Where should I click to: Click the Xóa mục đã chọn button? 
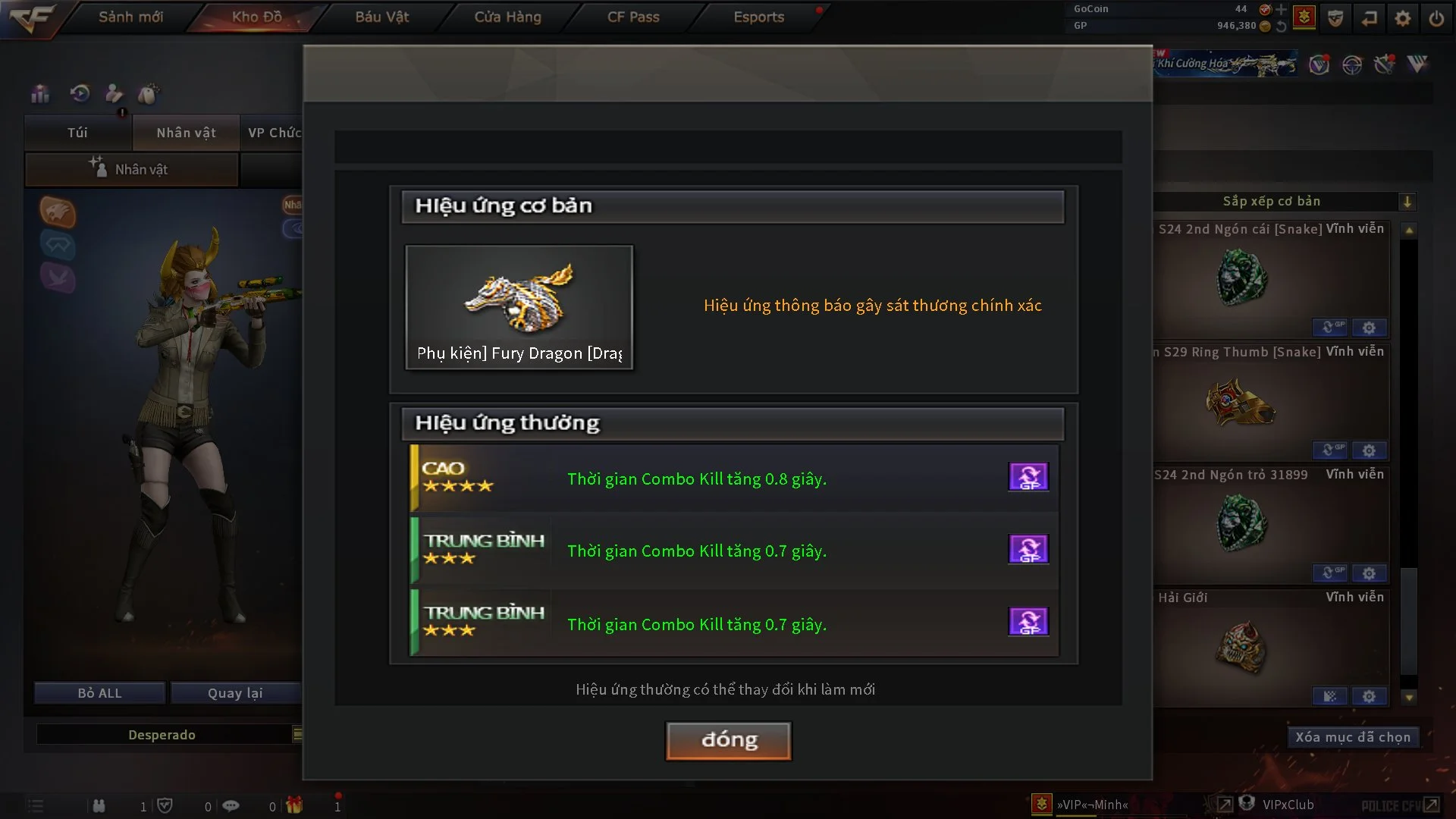[x=1353, y=736]
